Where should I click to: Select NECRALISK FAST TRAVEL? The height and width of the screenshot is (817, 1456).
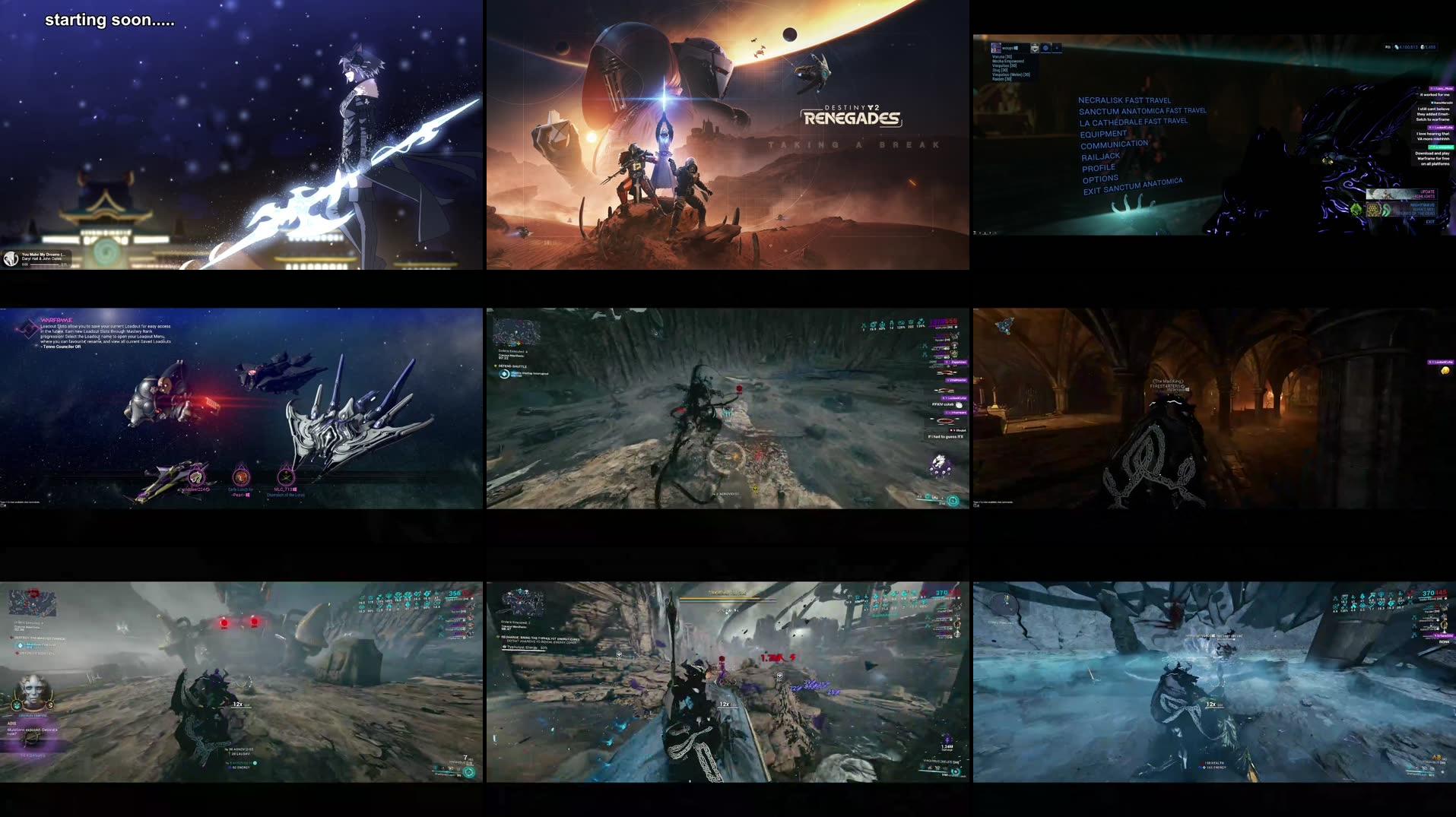point(1125,100)
